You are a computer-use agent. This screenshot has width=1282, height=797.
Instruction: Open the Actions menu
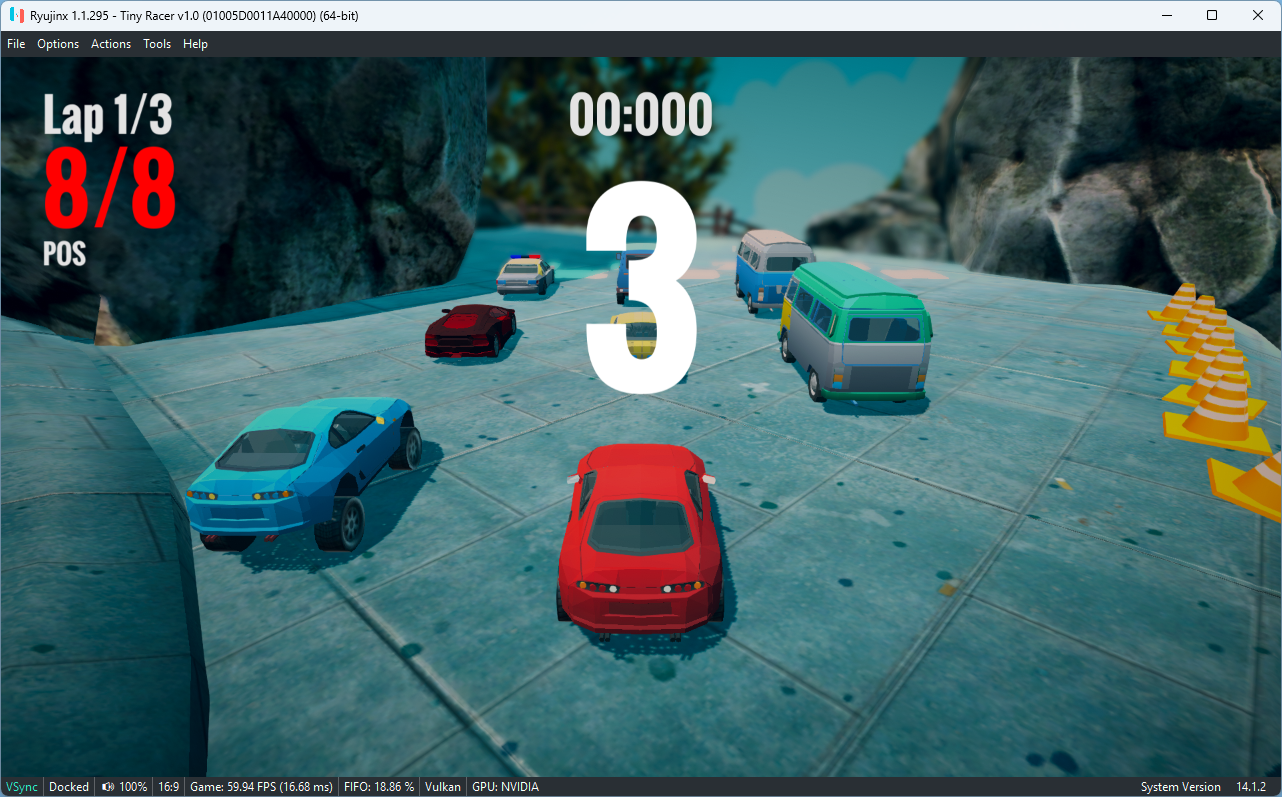point(110,43)
